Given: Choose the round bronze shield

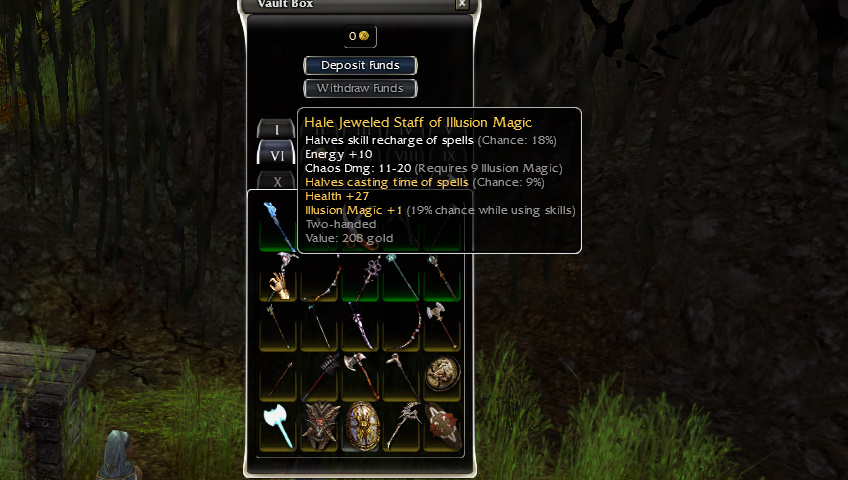Looking at the screenshot, I should click(x=443, y=375).
